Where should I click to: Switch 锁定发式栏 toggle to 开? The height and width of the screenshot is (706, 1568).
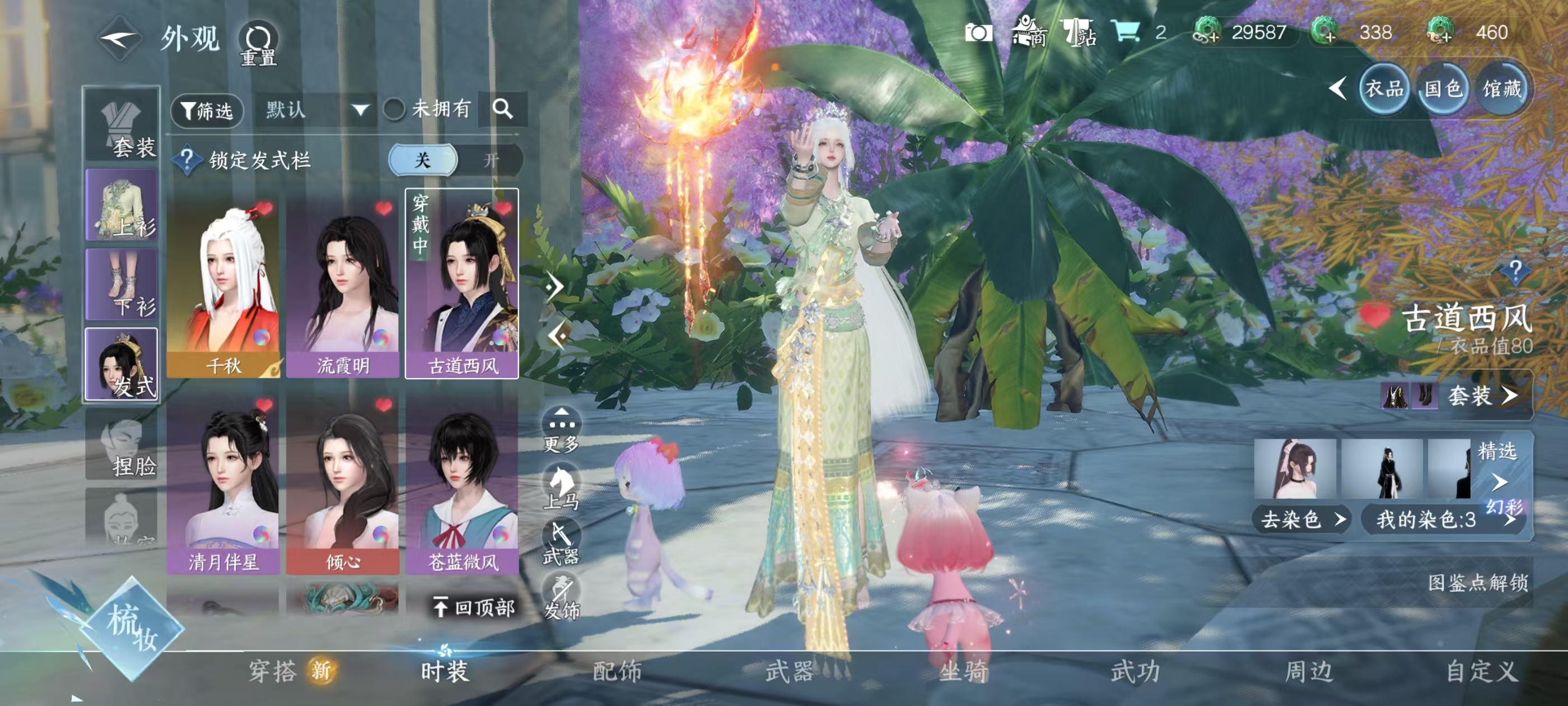tap(491, 160)
